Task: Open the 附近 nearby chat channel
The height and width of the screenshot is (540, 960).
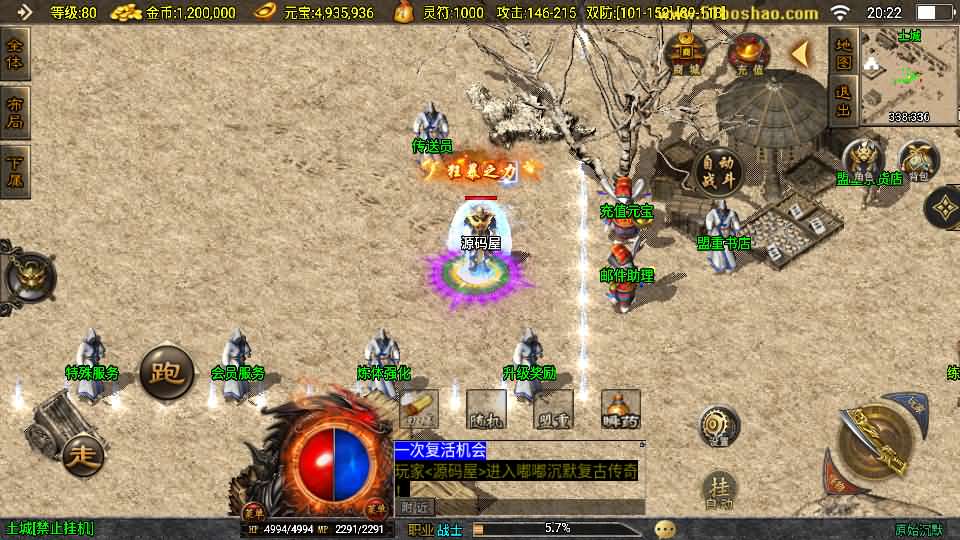Action: pos(416,507)
